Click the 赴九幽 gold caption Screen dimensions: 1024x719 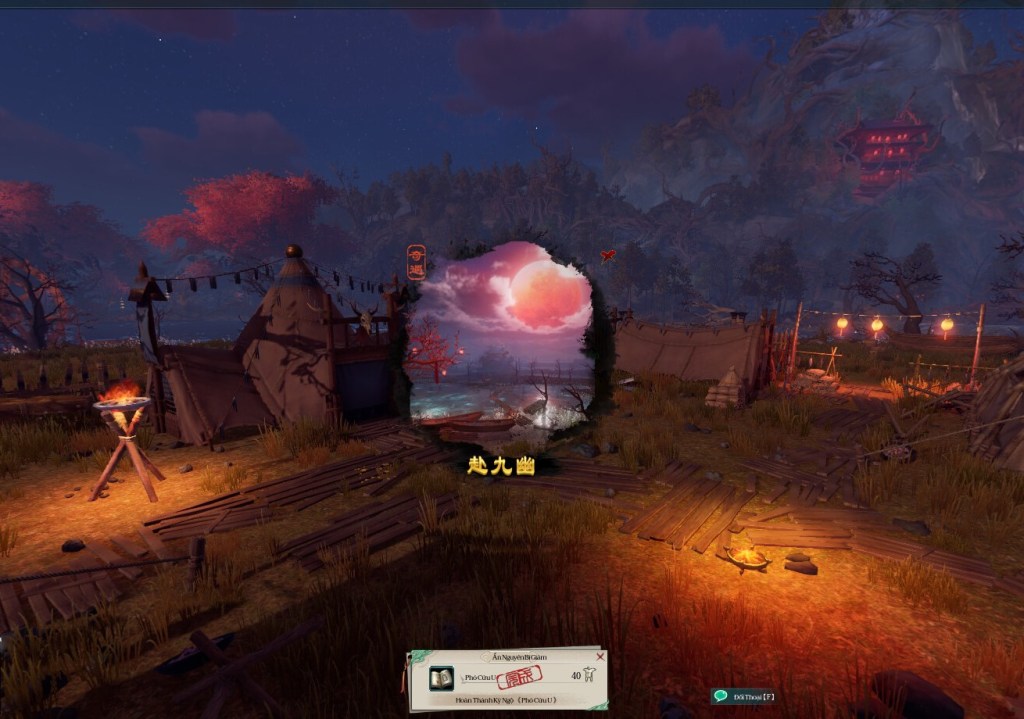[x=502, y=465]
